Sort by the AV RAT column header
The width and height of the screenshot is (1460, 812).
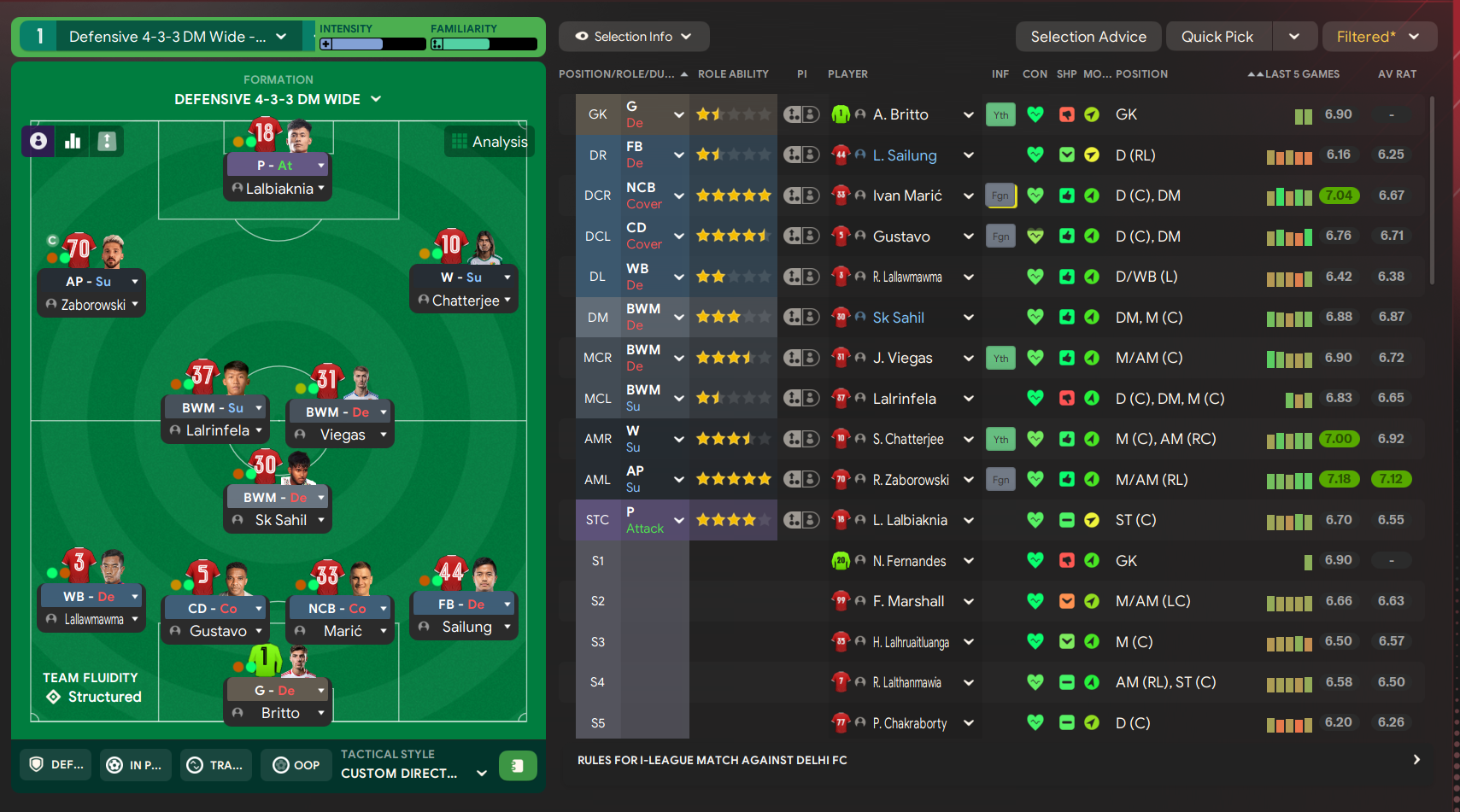(1396, 74)
